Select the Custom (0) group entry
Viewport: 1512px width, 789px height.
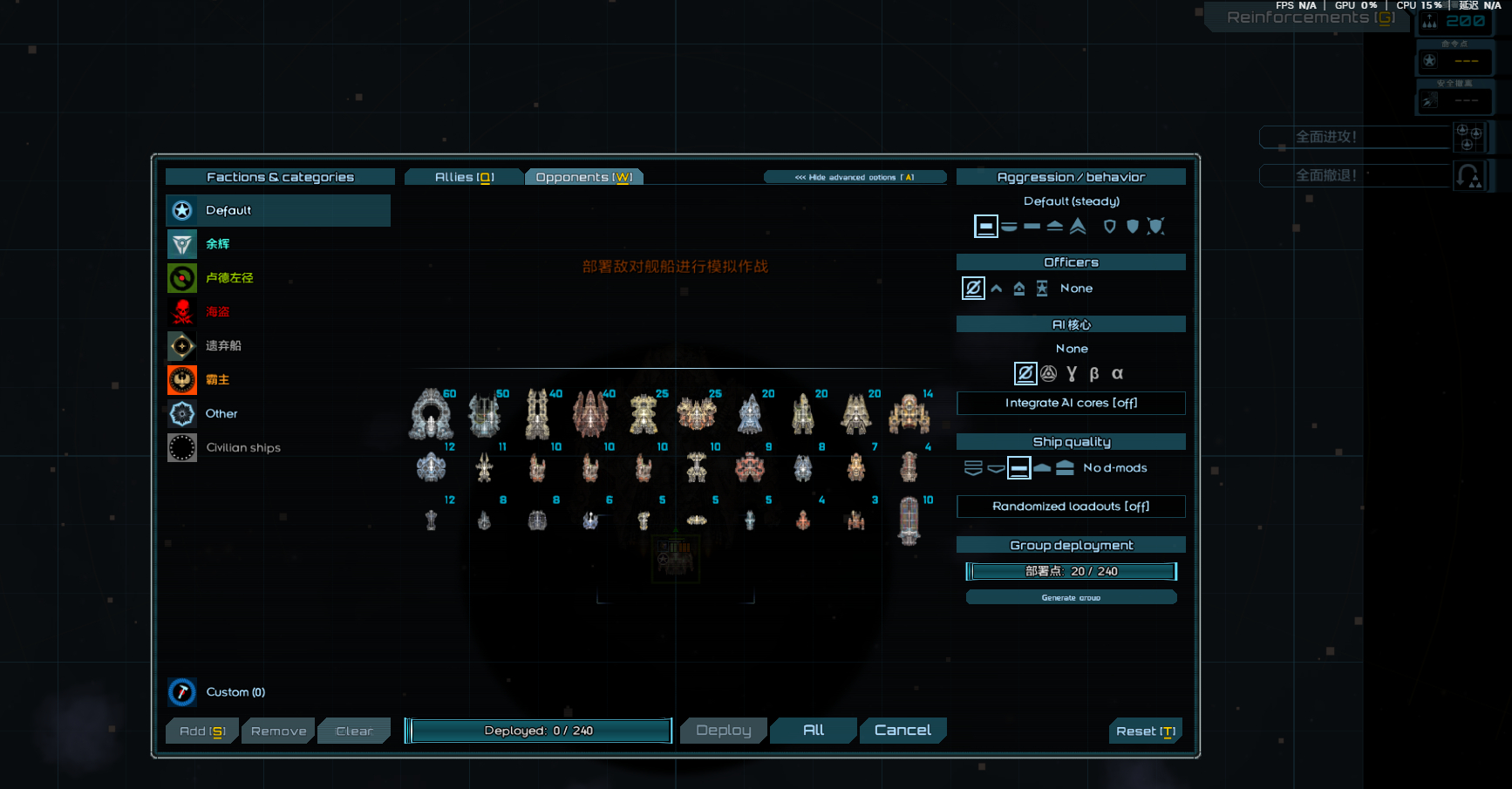coord(235,692)
